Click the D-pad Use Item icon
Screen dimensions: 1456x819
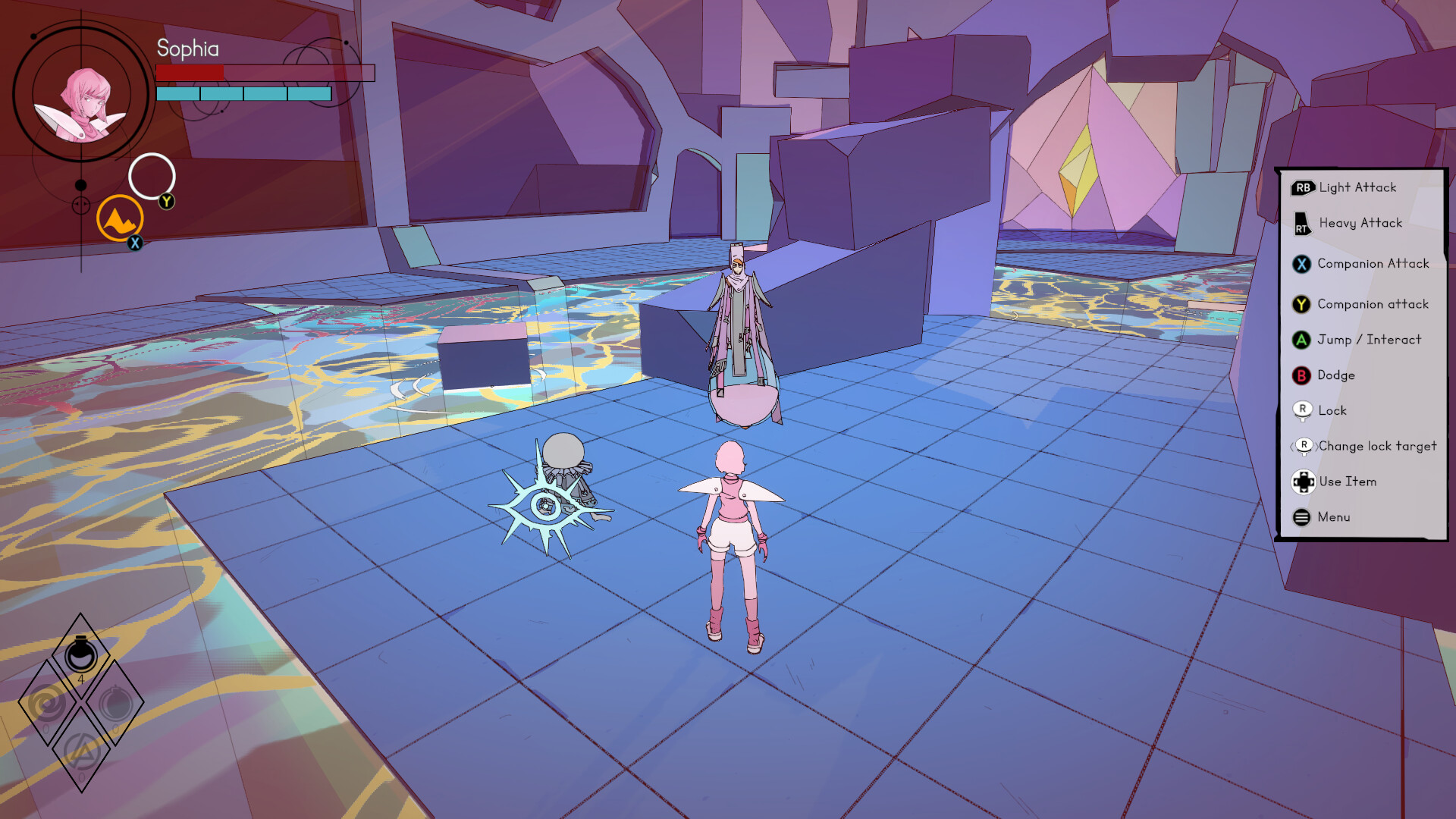(1304, 482)
